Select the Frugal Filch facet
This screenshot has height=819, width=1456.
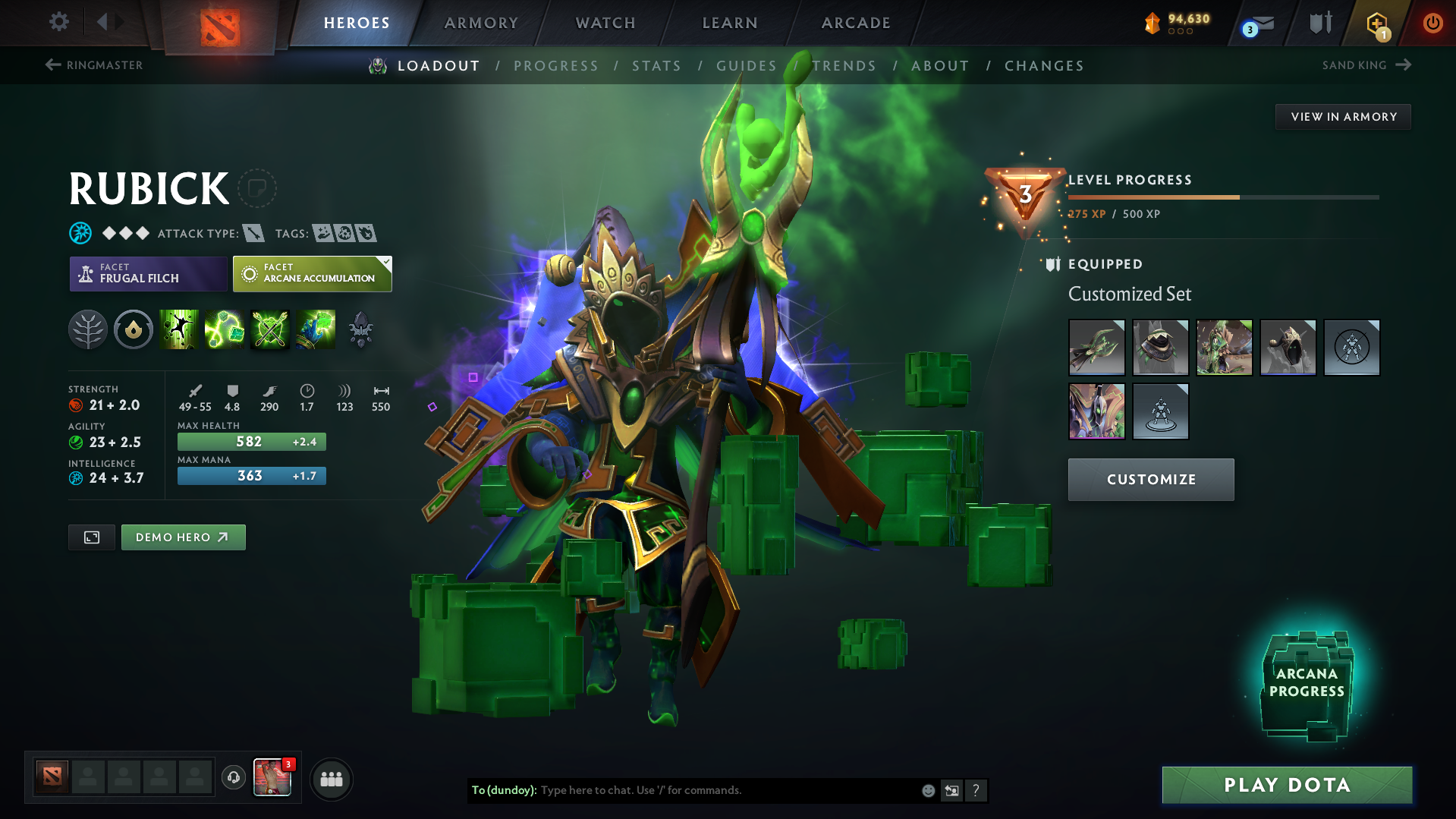(148, 274)
